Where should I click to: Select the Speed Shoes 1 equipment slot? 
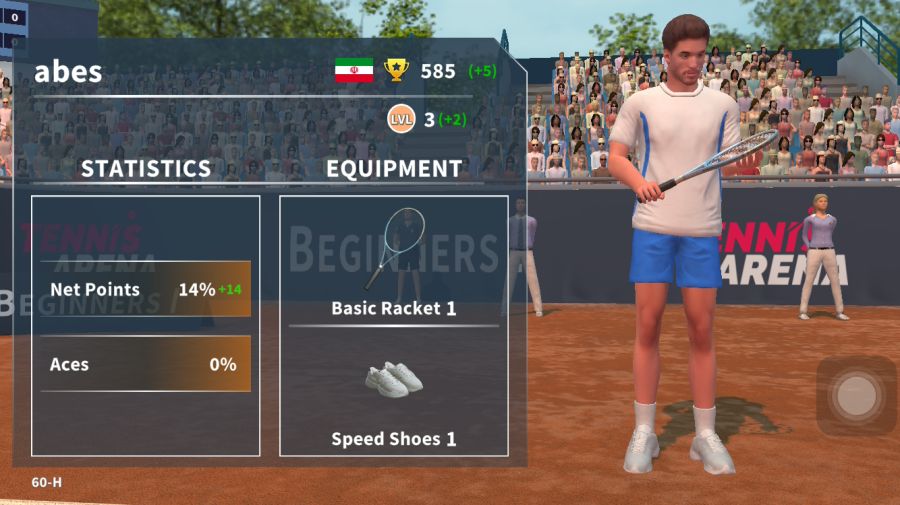[394, 396]
